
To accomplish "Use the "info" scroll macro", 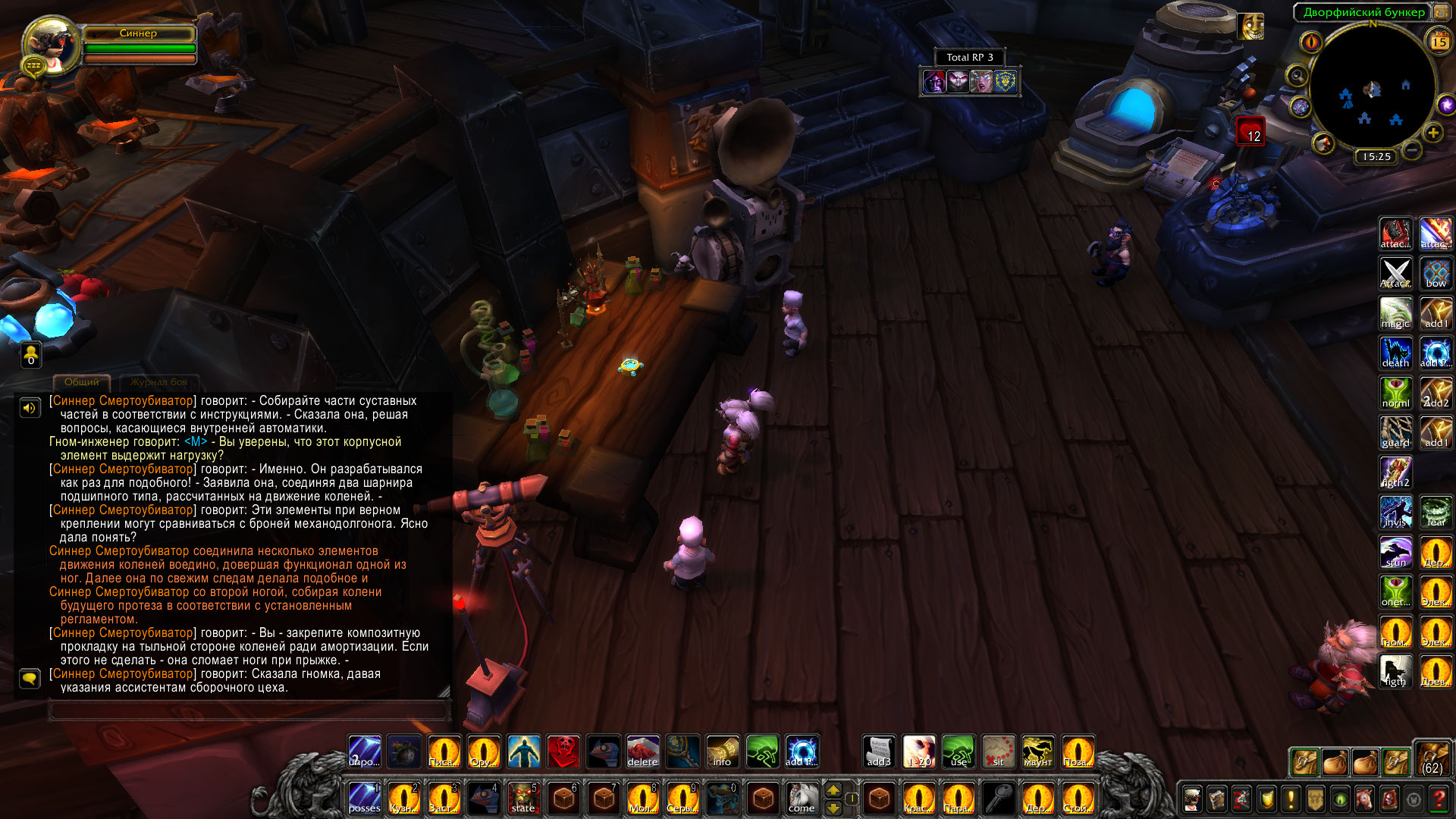I will pos(722,752).
